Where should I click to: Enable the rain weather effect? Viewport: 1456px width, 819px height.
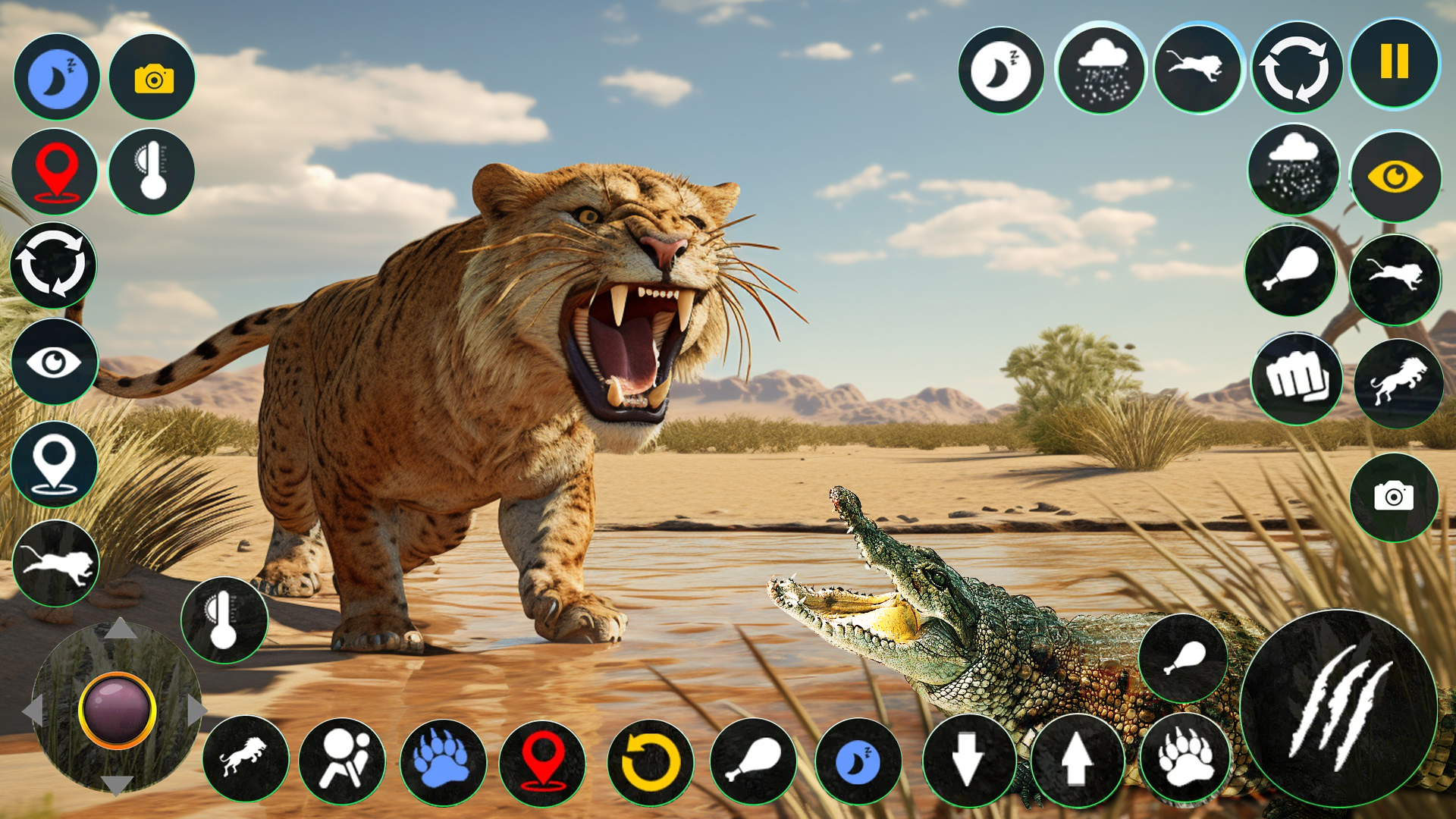(x=1100, y=69)
